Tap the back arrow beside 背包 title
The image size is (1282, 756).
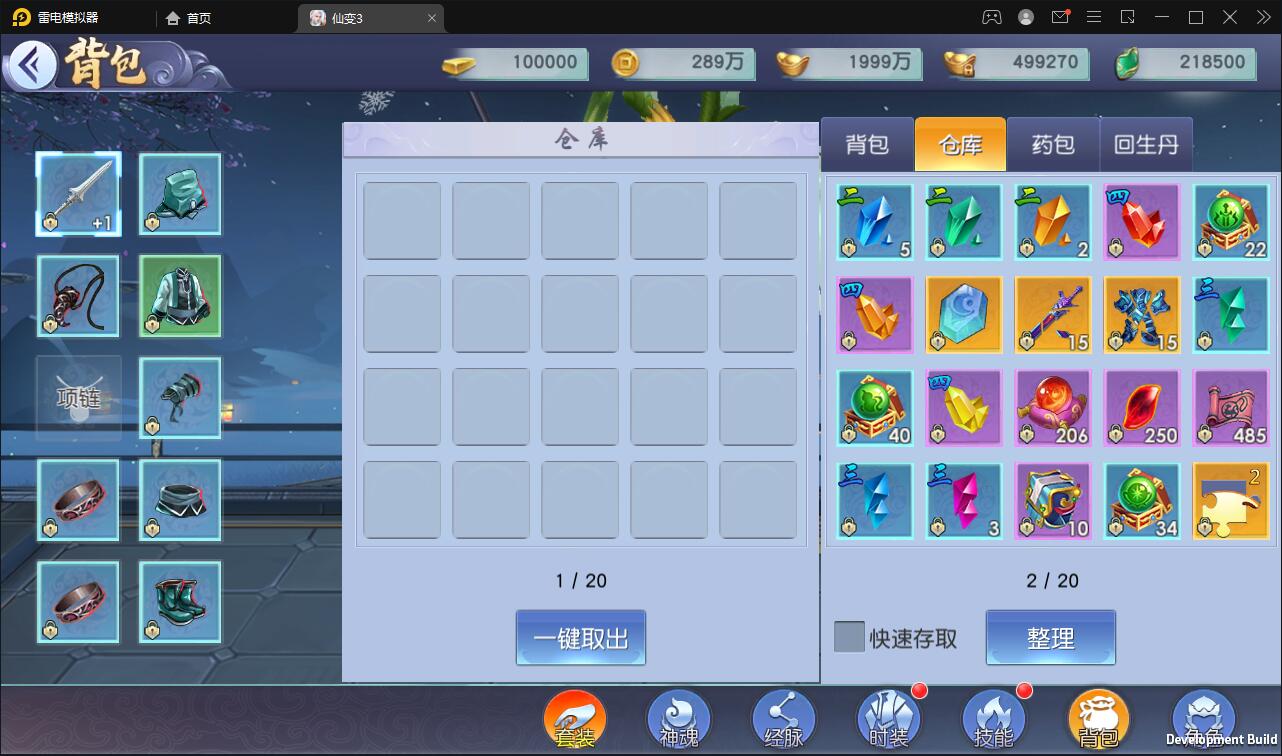(x=31, y=63)
